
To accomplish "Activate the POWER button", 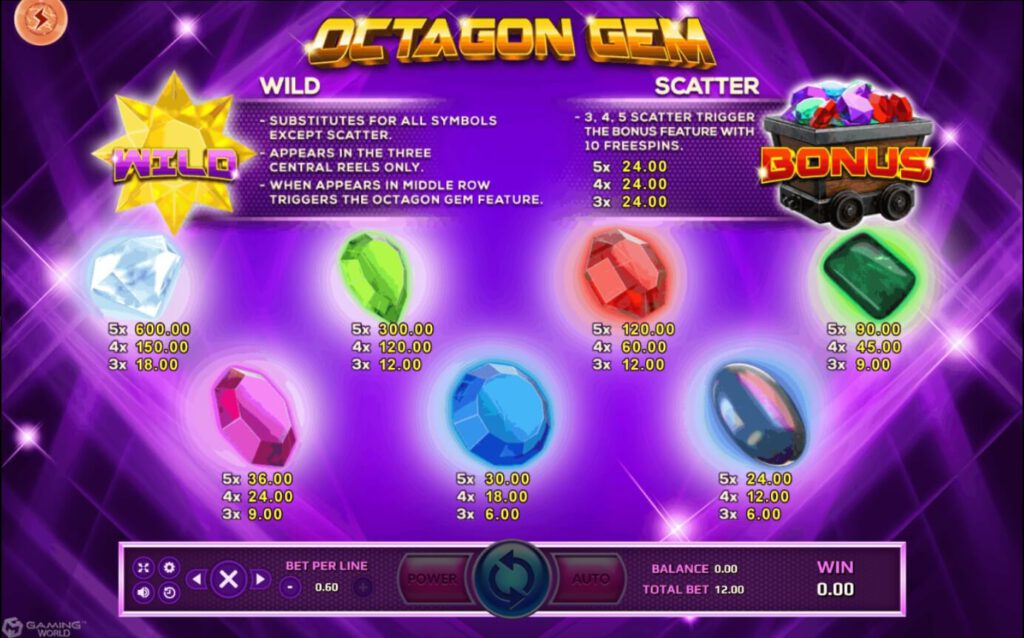I will click(432, 578).
